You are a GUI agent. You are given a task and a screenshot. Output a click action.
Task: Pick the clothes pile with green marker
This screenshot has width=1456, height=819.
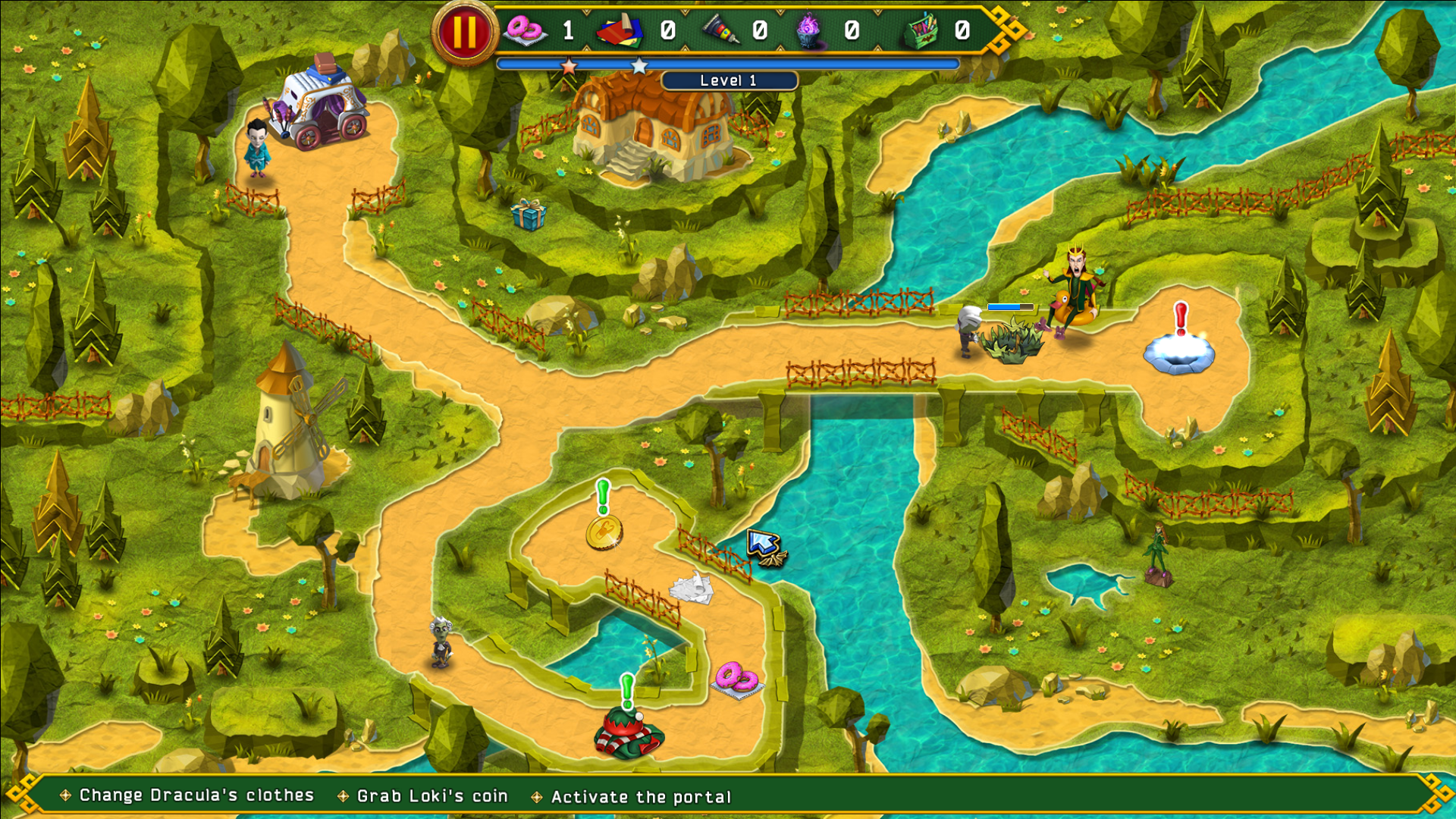629,733
